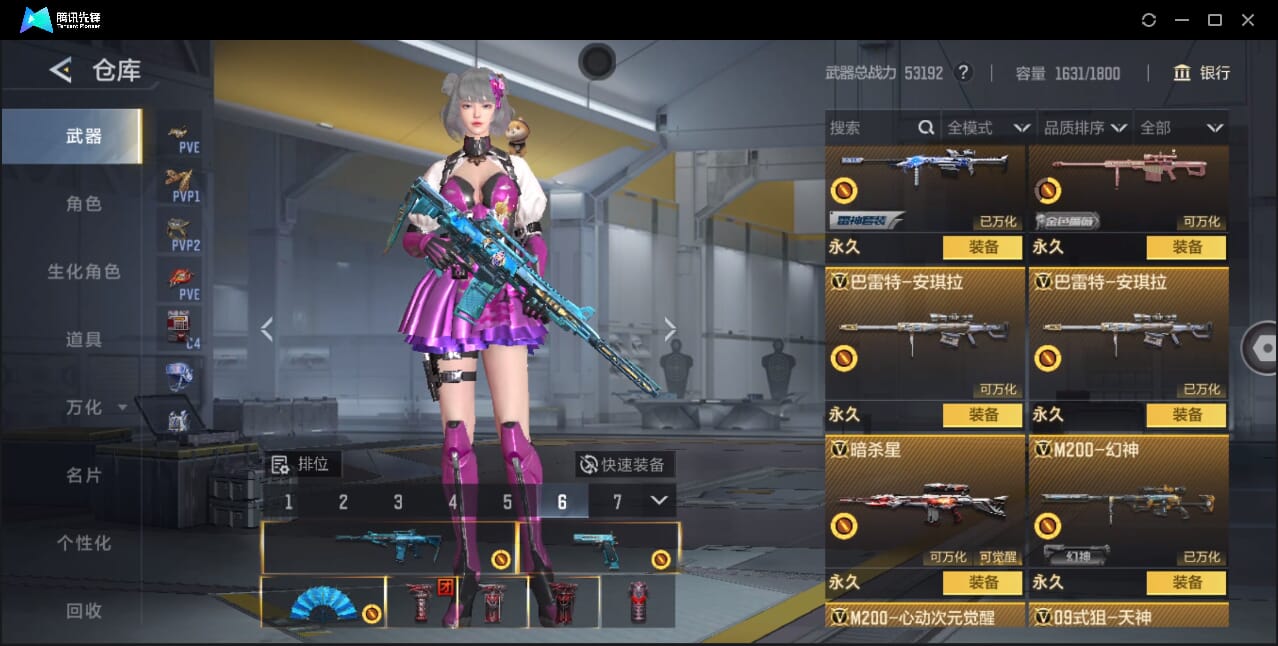Open the 品质排序 sort dropdown

[x=1085, y=128]
